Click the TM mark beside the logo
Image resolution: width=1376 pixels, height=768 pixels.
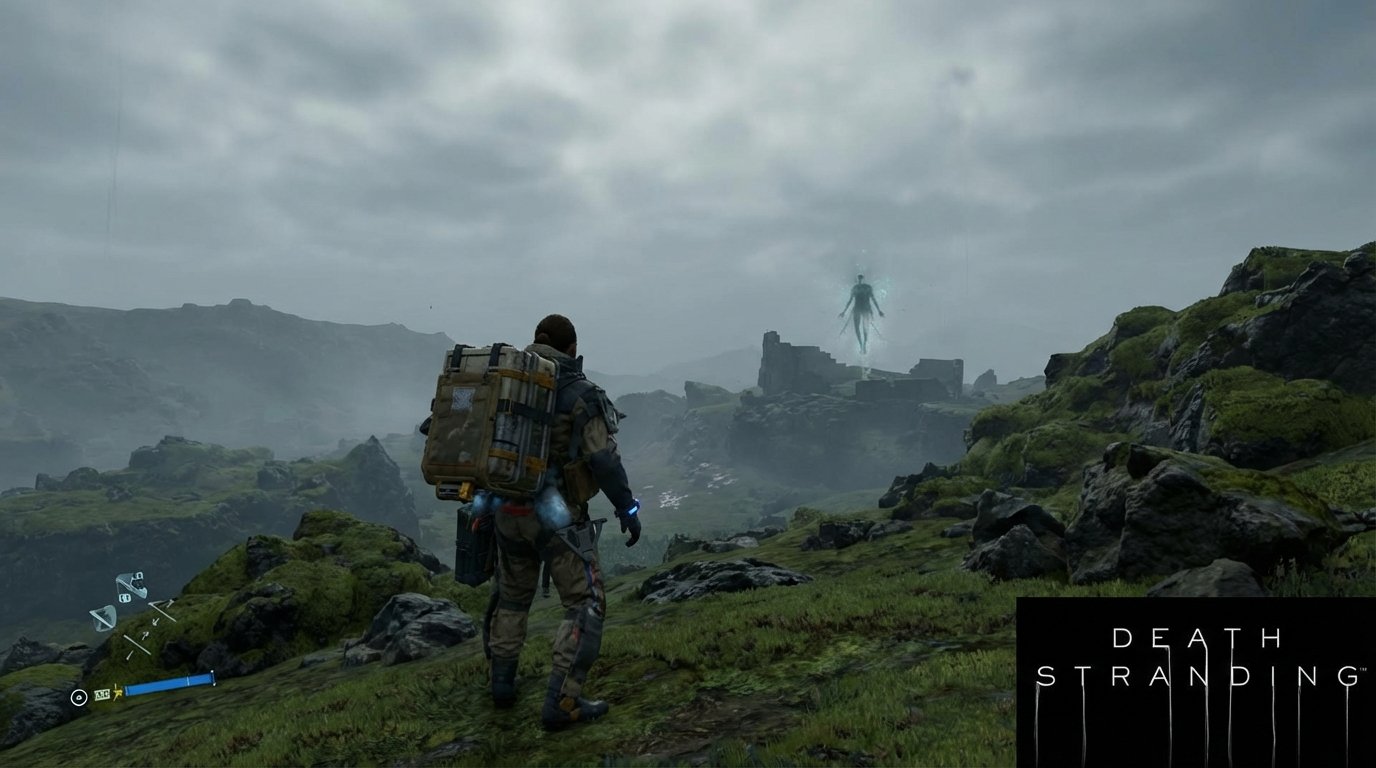click(1364, 670)
